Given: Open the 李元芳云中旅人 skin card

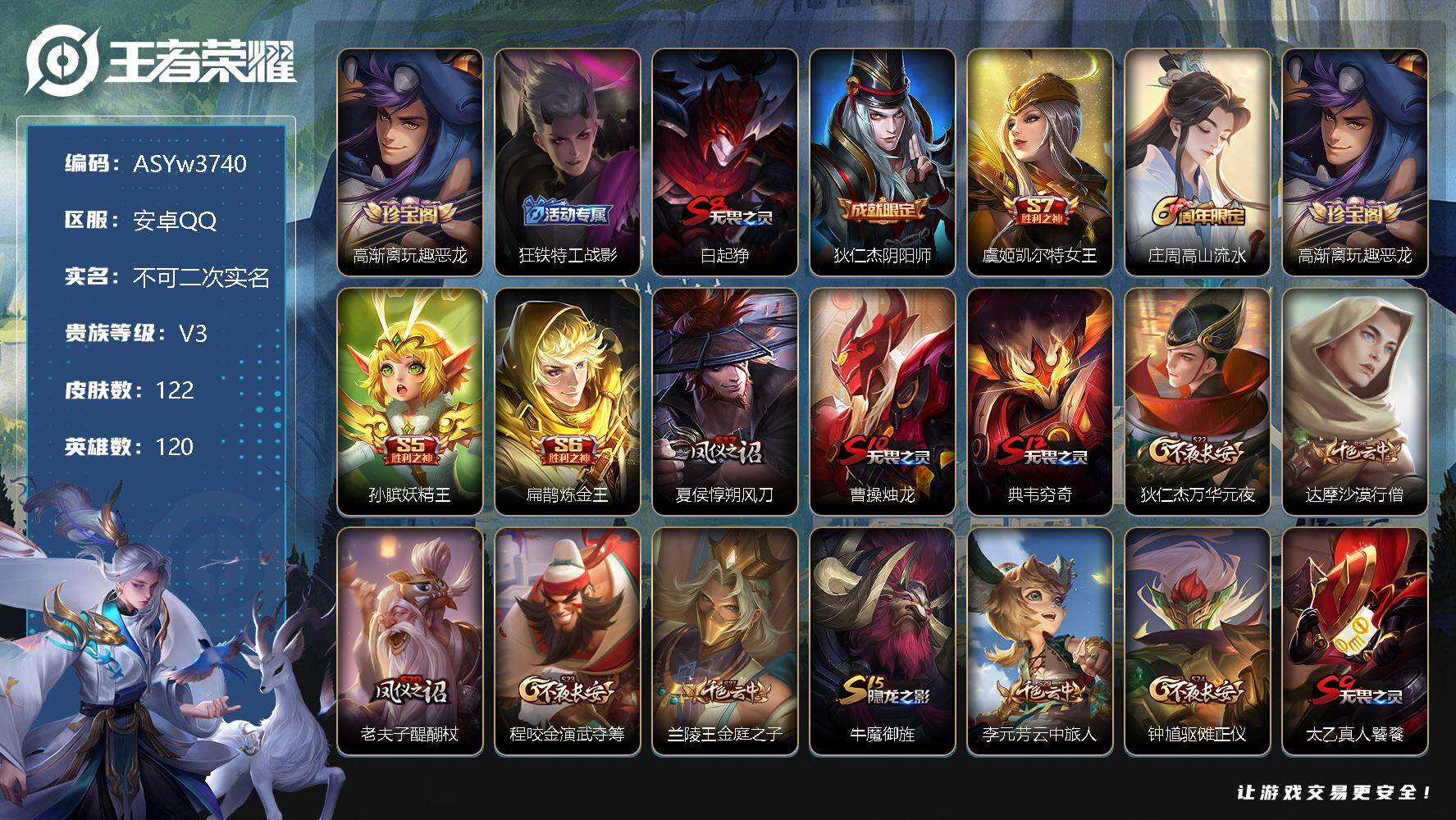Looking at the screenshot, I should pyautogui.click(x=1040, y=641).
